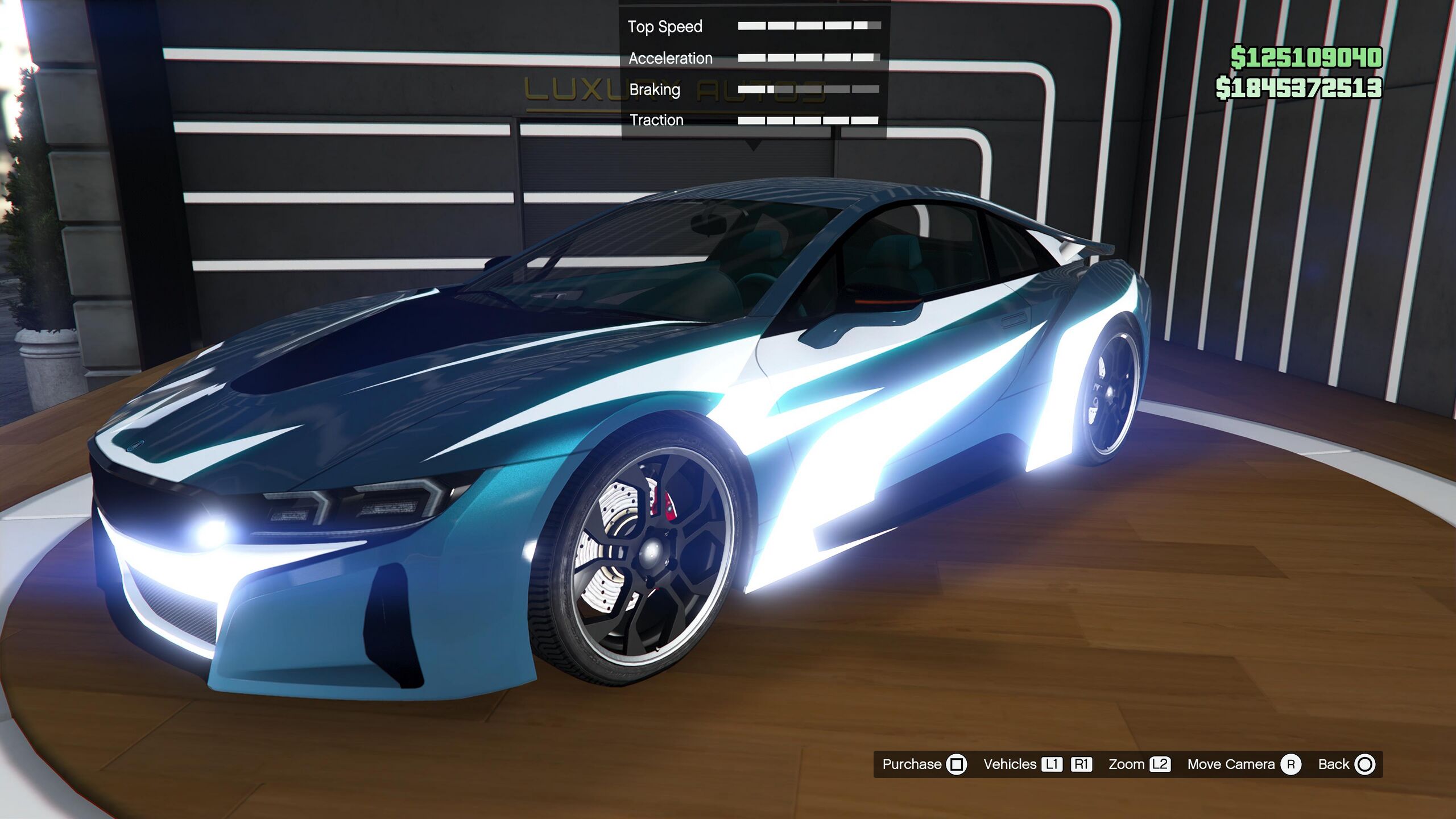
Task: Click the Move Camera option
Action: (x=1243, y=764)
